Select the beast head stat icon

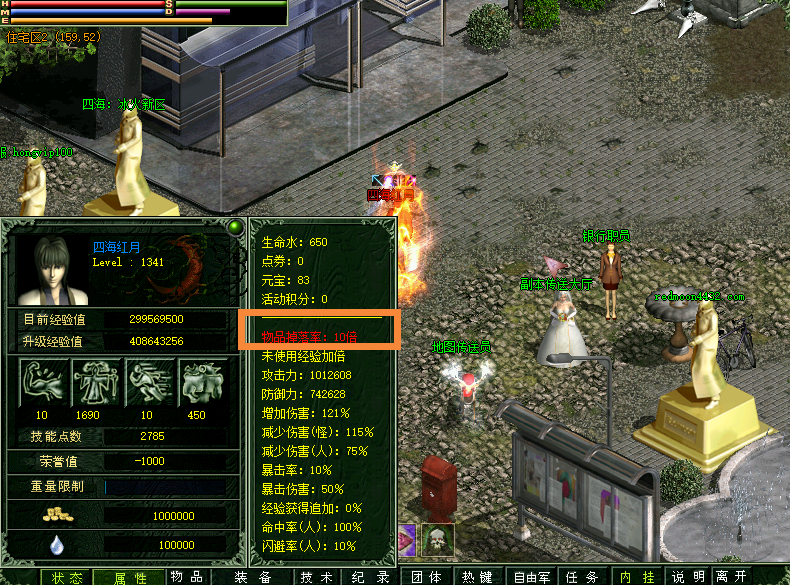tap(201, 383)
